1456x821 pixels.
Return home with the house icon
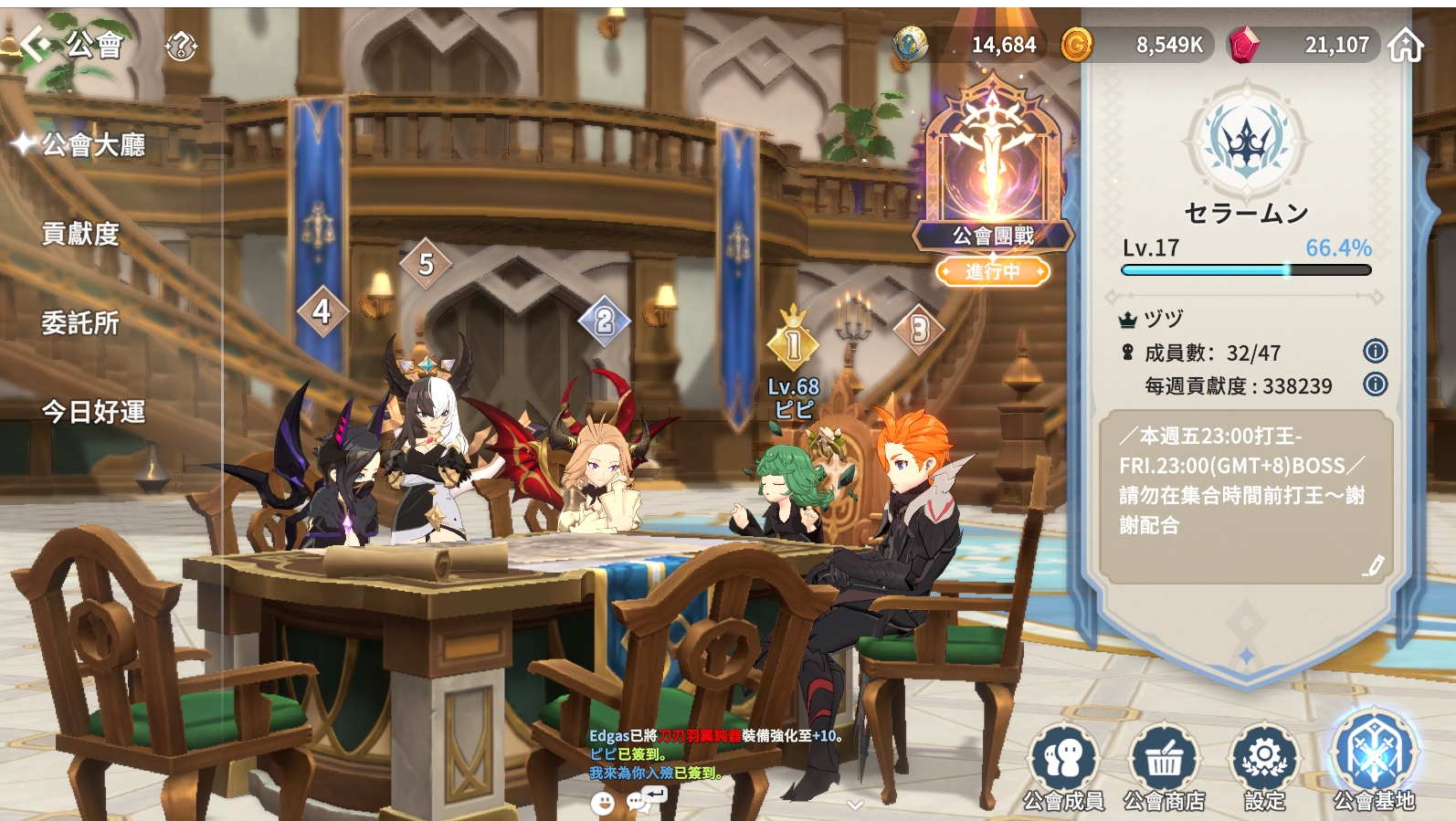[1405, 45]
